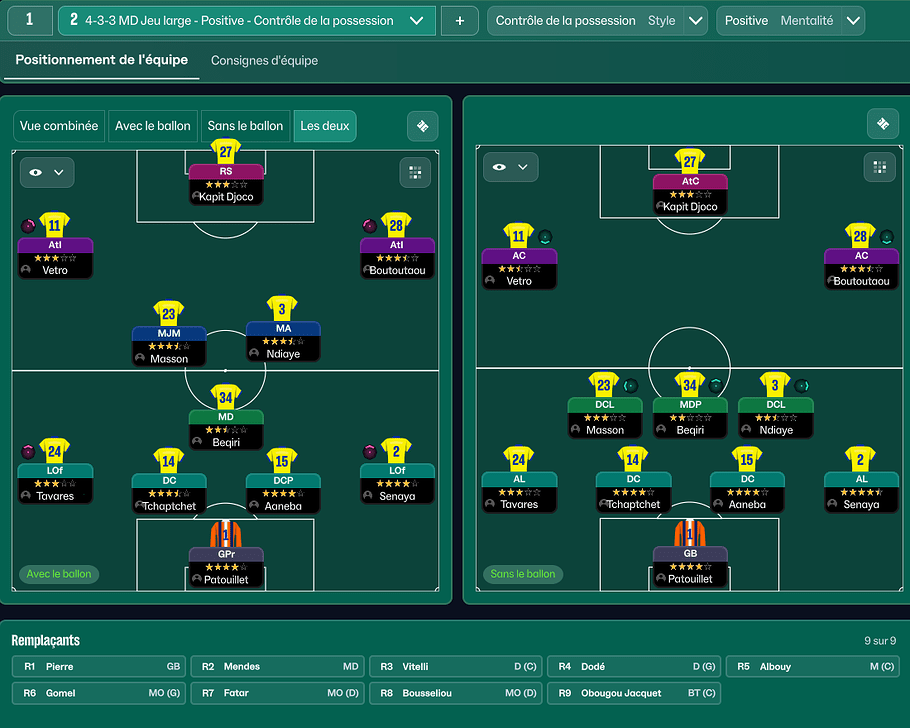Viewport: 910px width, 728px height.
Task: Show the Avec le ballon view
Action: 153,126
